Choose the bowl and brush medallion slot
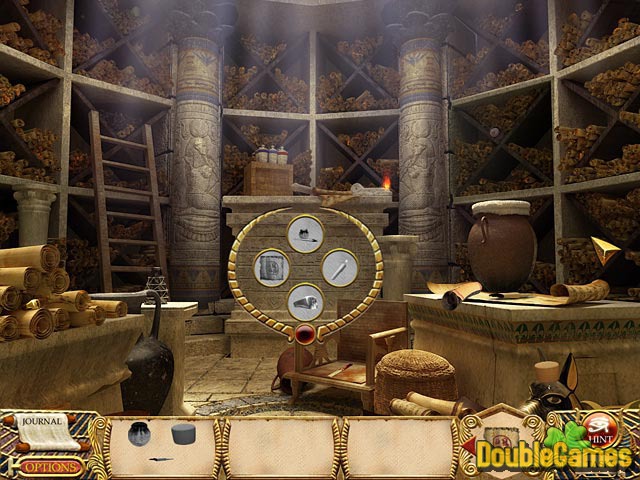 (304, 234)
